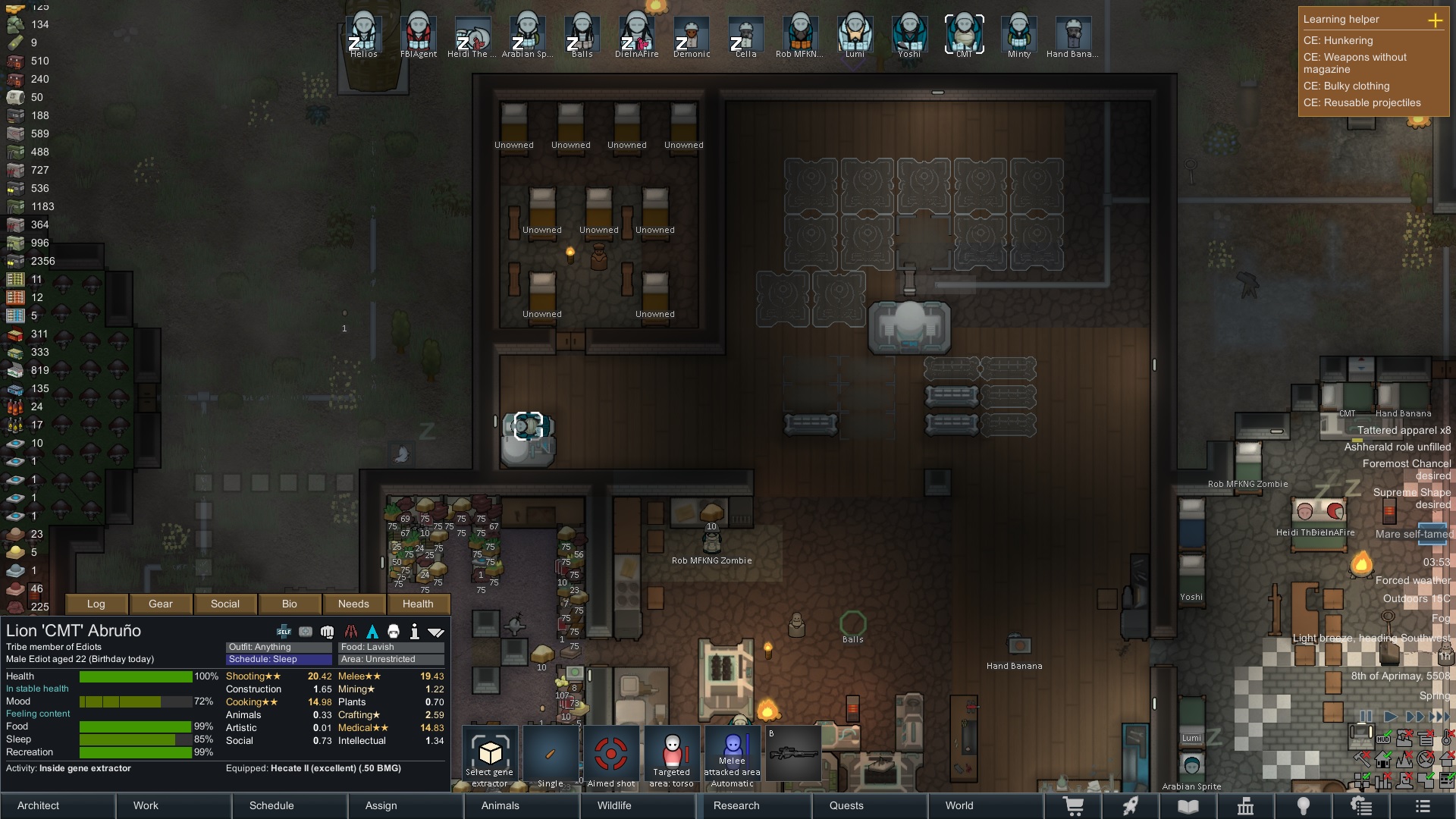The image size is (1456, 819).
Task: Collapse the pawn panel via the chevron arrow
Action: (x=437, y=631)
